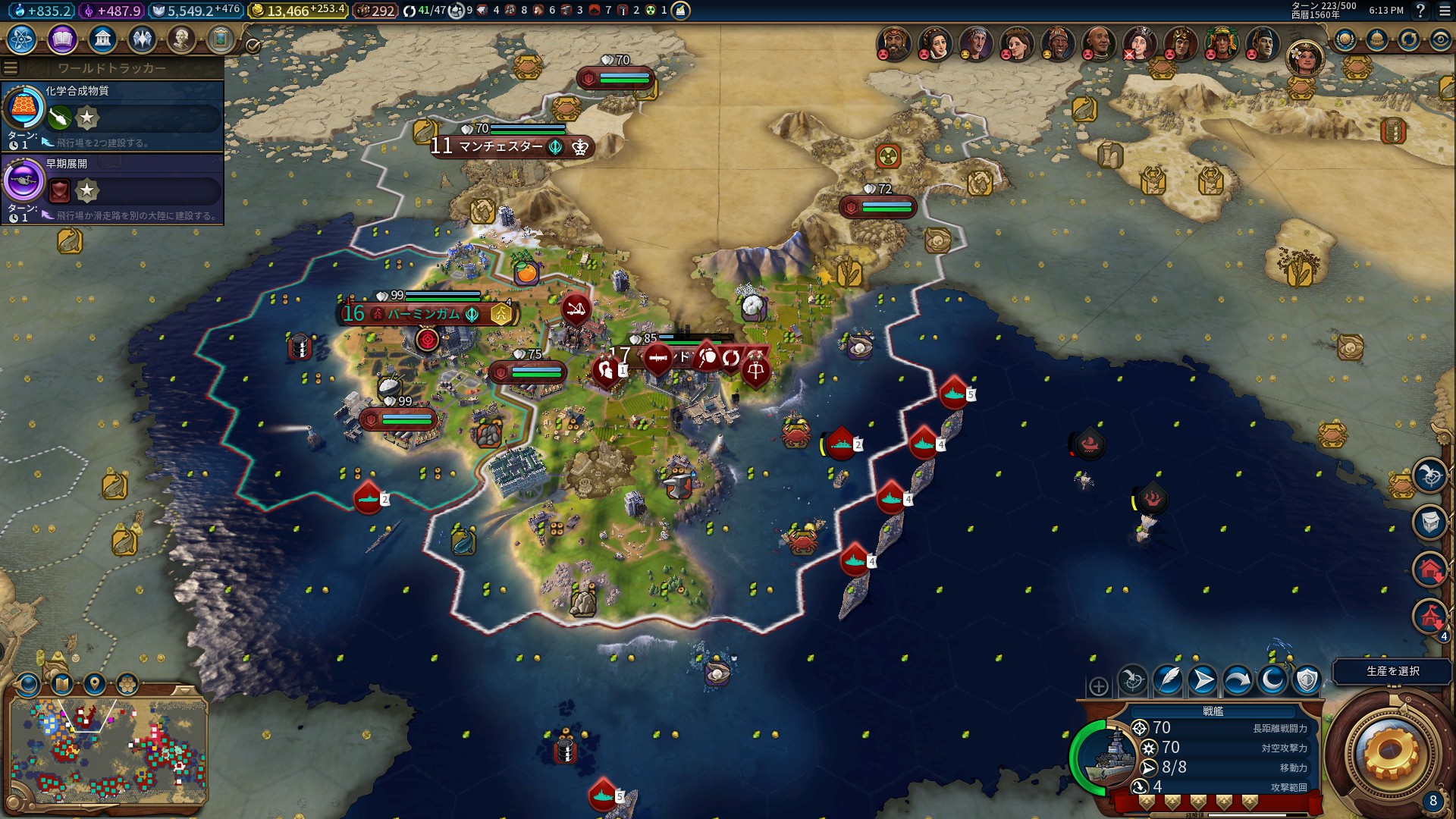Click the 生産を選択 notification button
The width and height of the screenshot is (1456, 819).
[x=1392, y=671]
